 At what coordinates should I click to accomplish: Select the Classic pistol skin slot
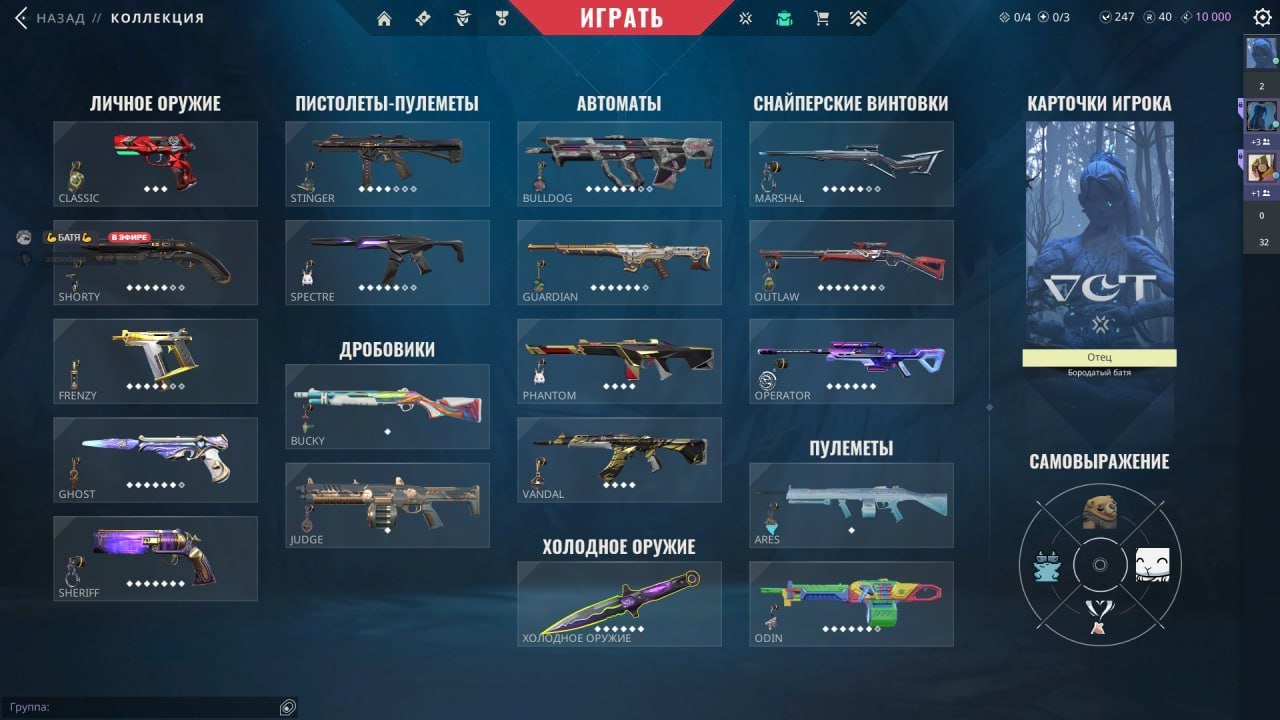click(x=155, y=164)
